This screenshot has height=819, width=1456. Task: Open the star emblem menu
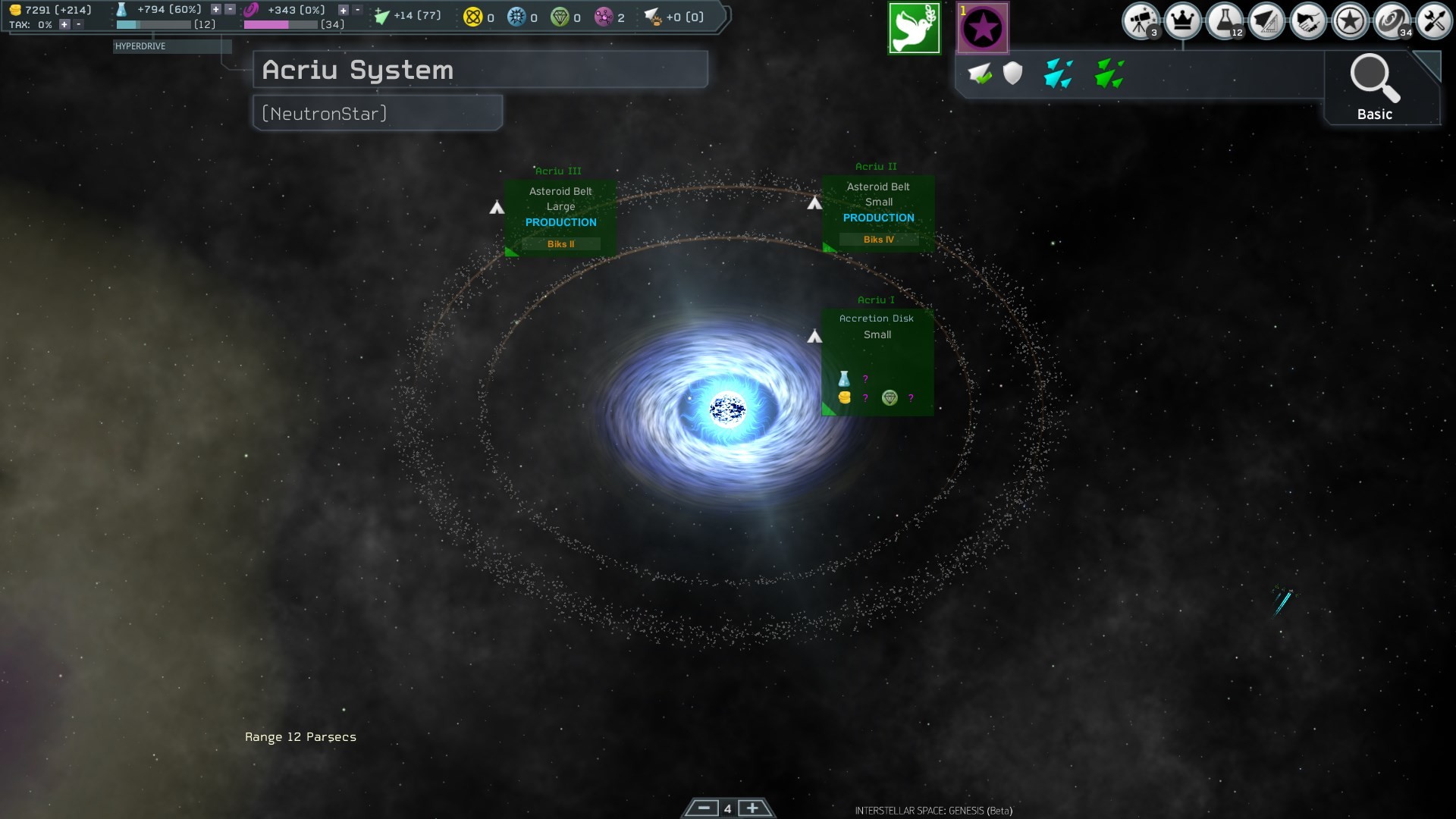(1349, 21)
